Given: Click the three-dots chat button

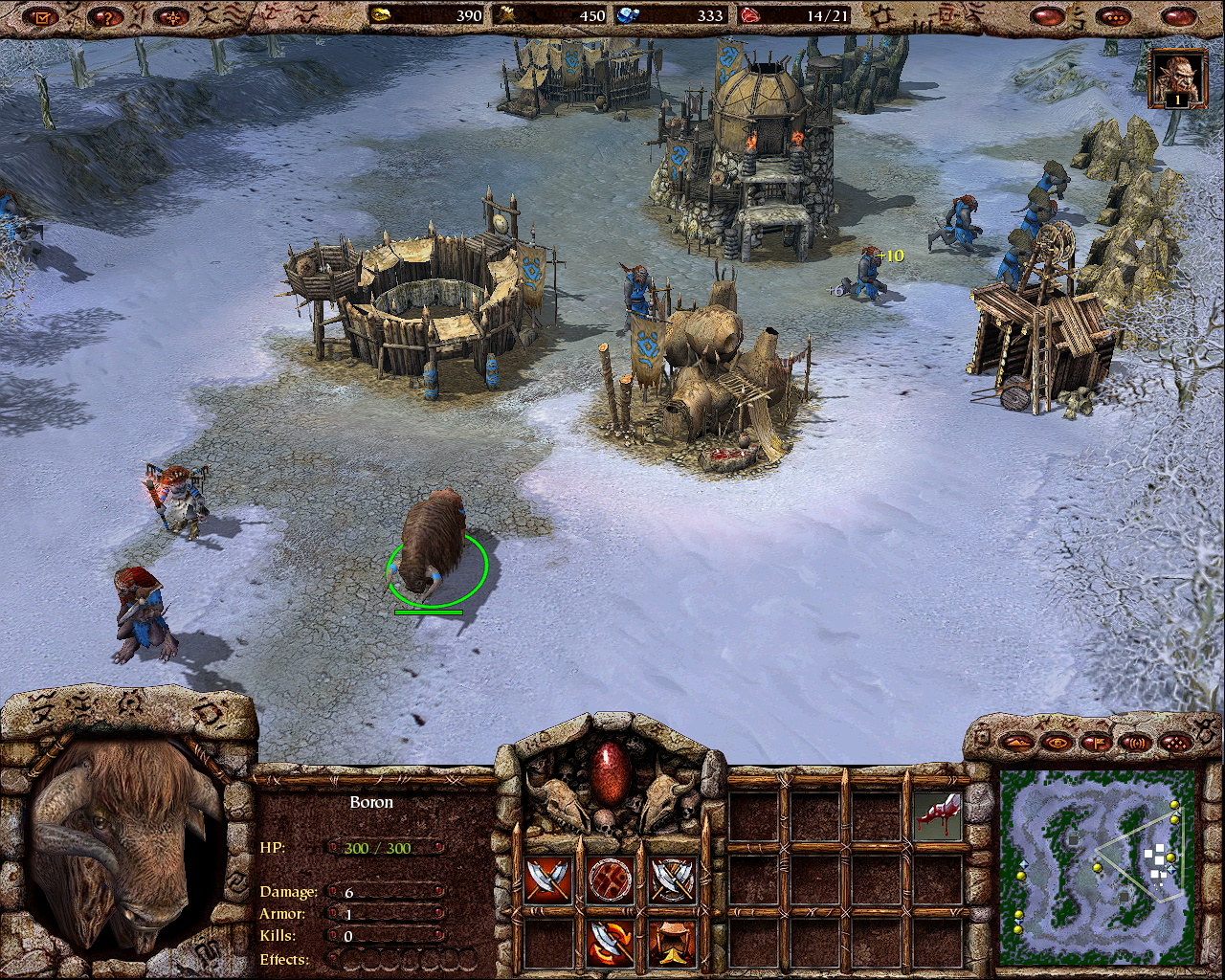Looking at the screenshot, I should tap(1114, 16).
